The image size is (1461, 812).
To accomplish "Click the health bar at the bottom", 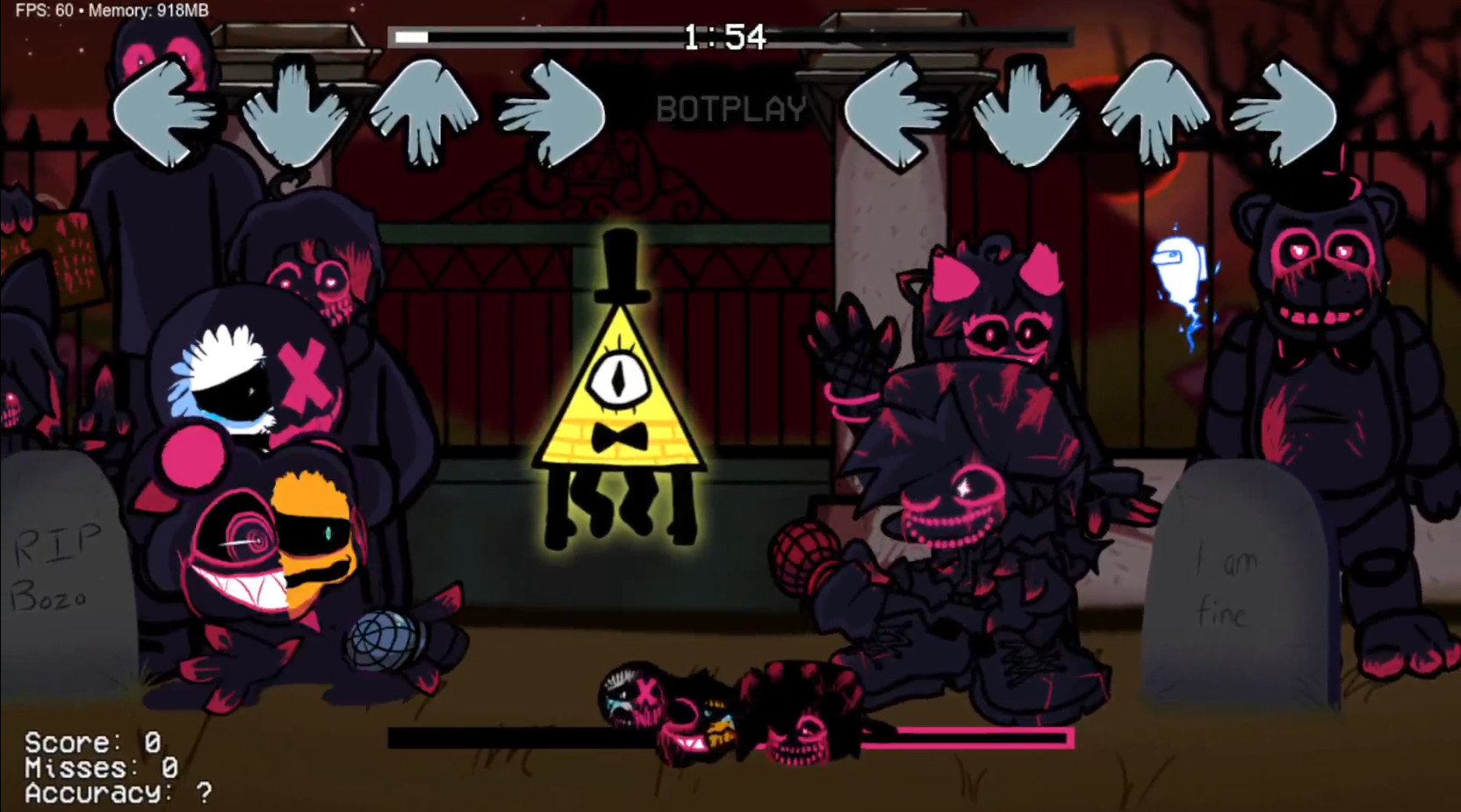I will tap(729, 736).
